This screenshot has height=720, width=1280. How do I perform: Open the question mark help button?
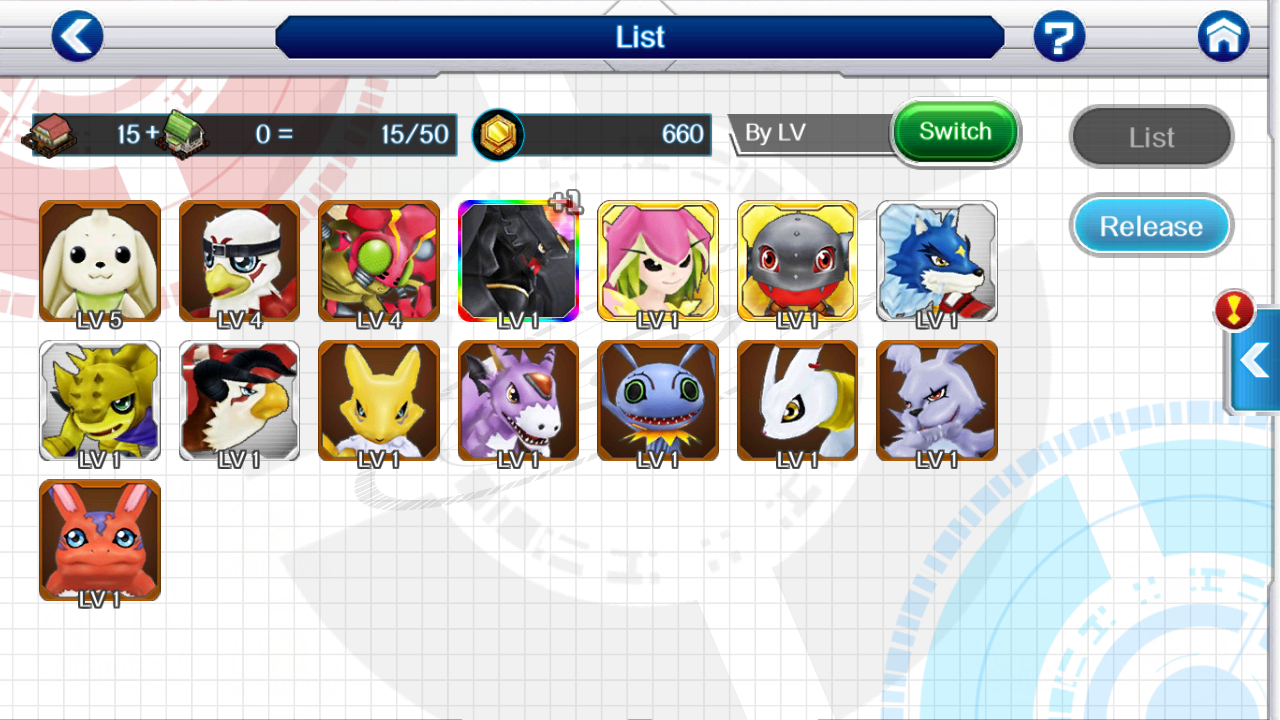click(1059, 37)
